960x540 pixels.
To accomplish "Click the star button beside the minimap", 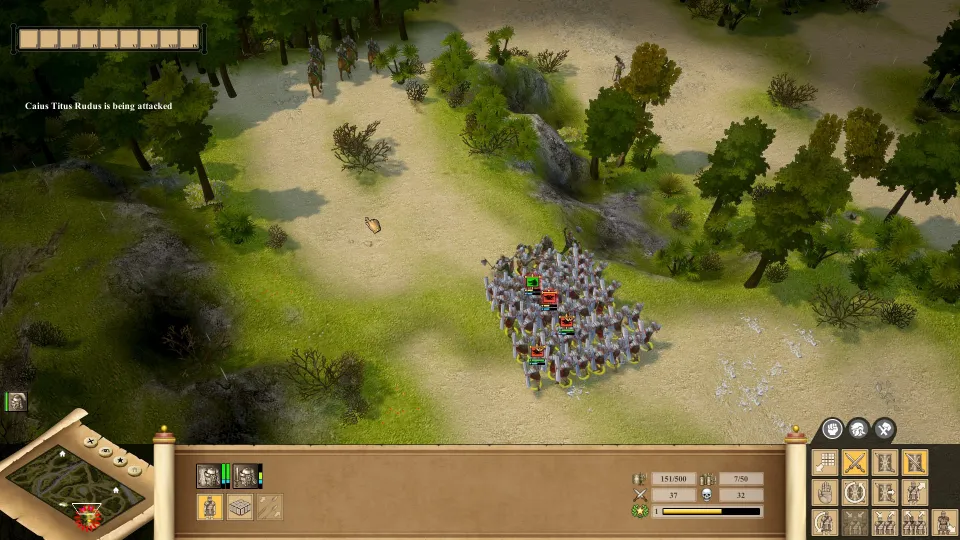I will 119,460.
